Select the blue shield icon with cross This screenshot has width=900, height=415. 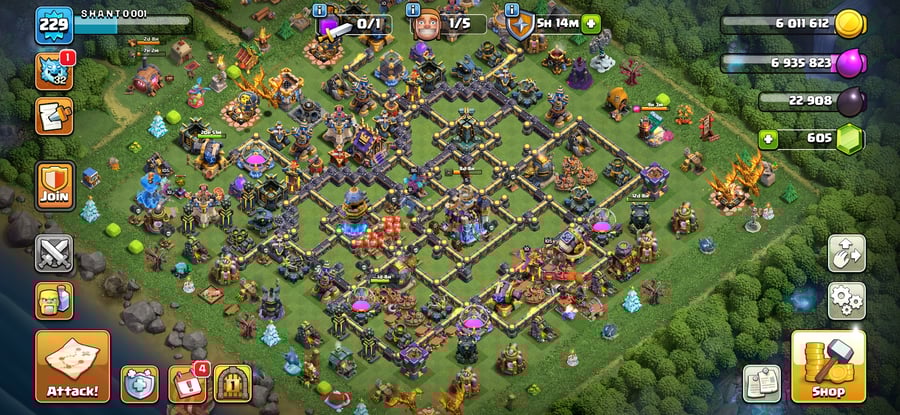coord(140,384)
